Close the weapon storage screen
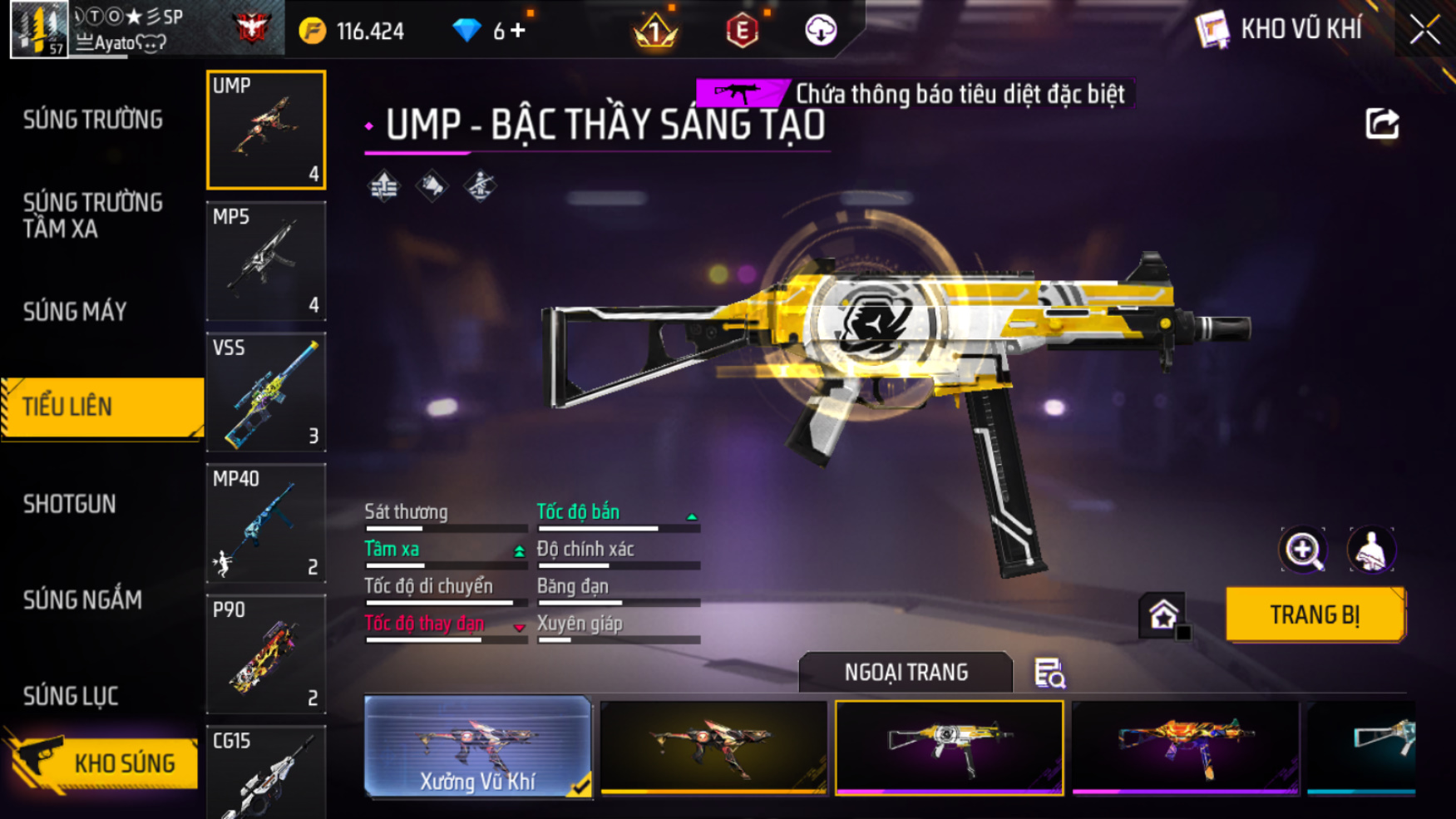 (1424, 30)
